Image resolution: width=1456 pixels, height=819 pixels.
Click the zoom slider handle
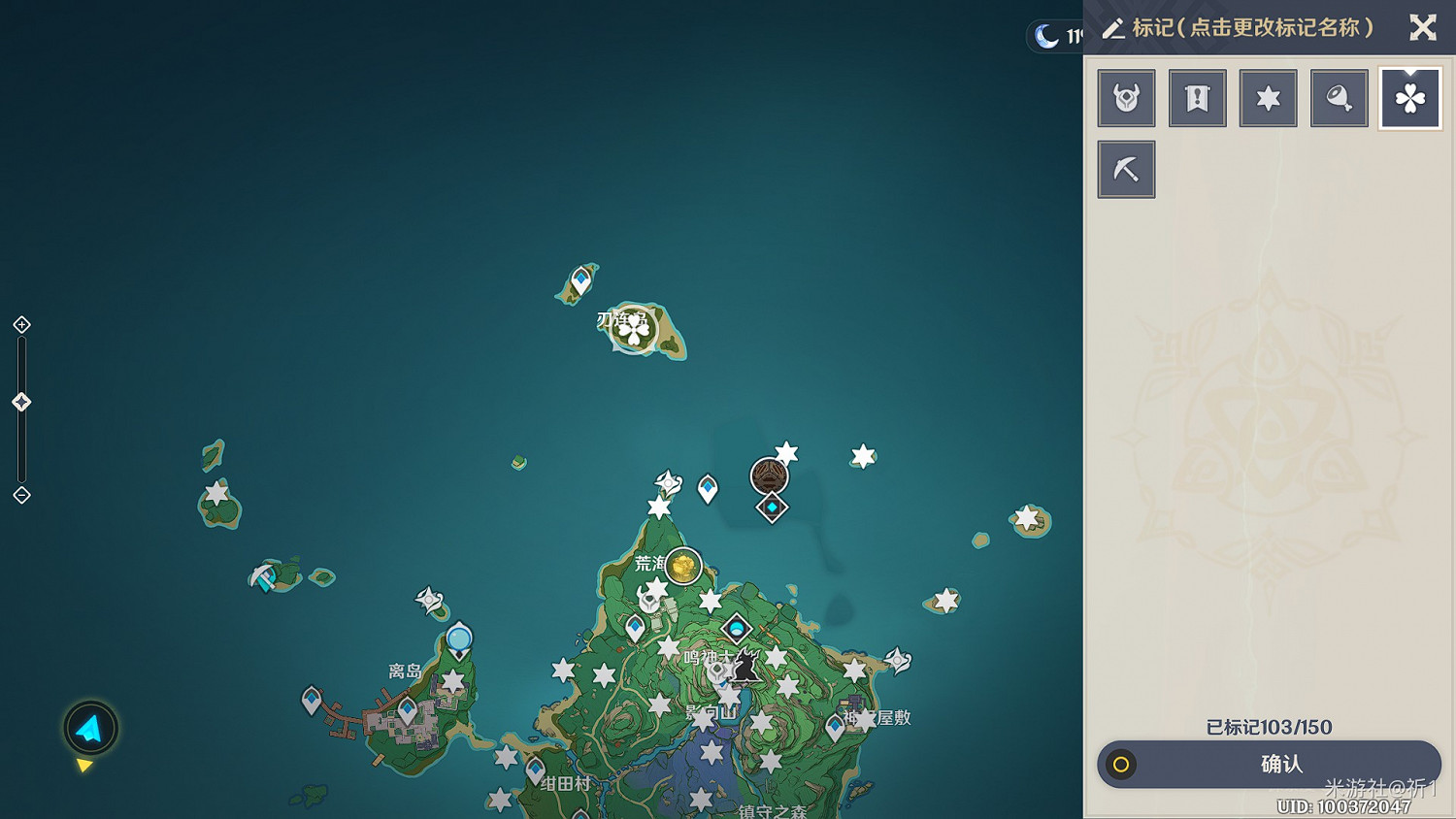[x=21, y=402]
